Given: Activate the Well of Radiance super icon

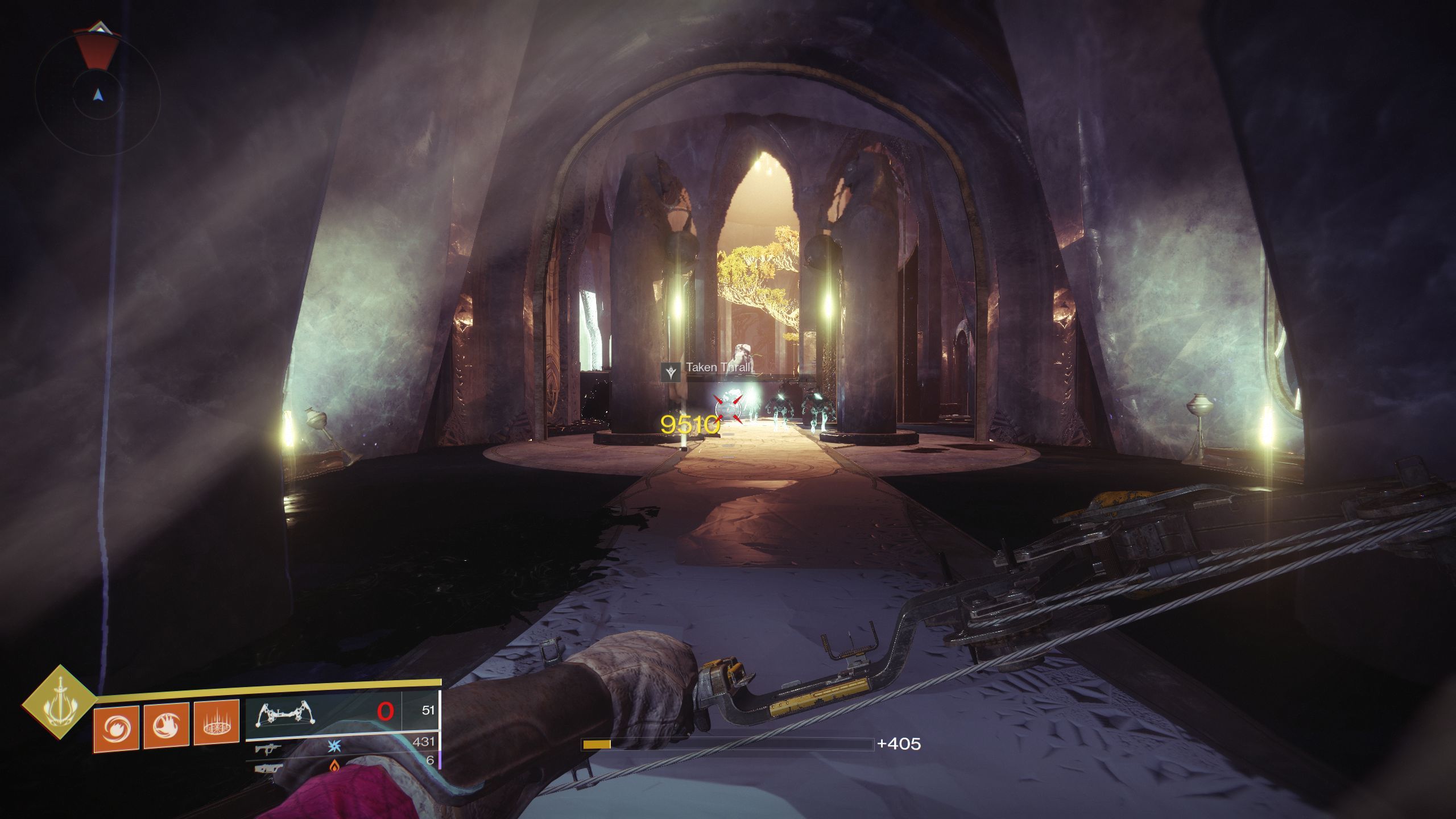Looking at the screenshot, I should coord(59,702).
